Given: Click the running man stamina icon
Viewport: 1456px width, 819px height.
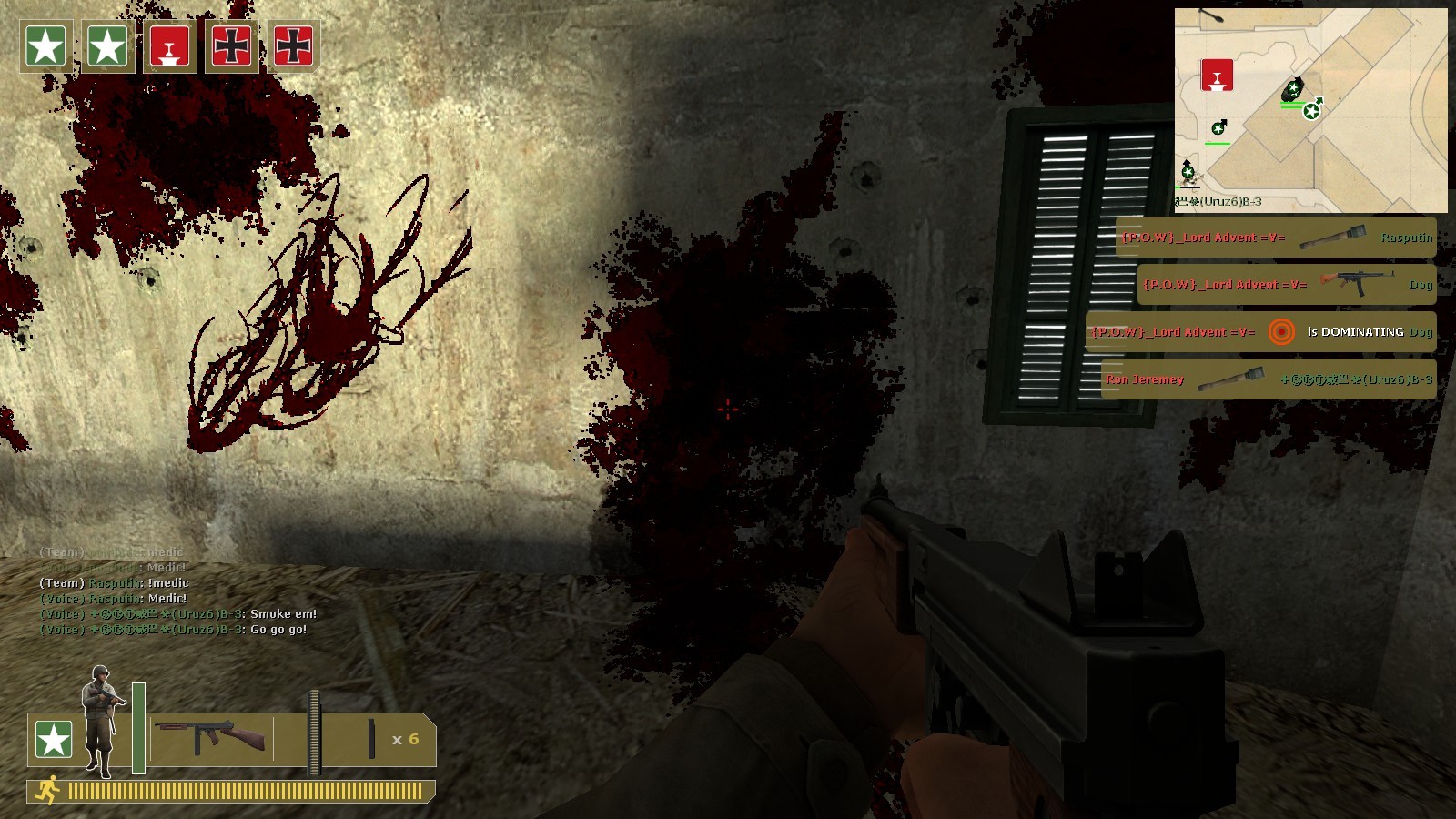Looking at the screenshot, I should click(46, 791).
